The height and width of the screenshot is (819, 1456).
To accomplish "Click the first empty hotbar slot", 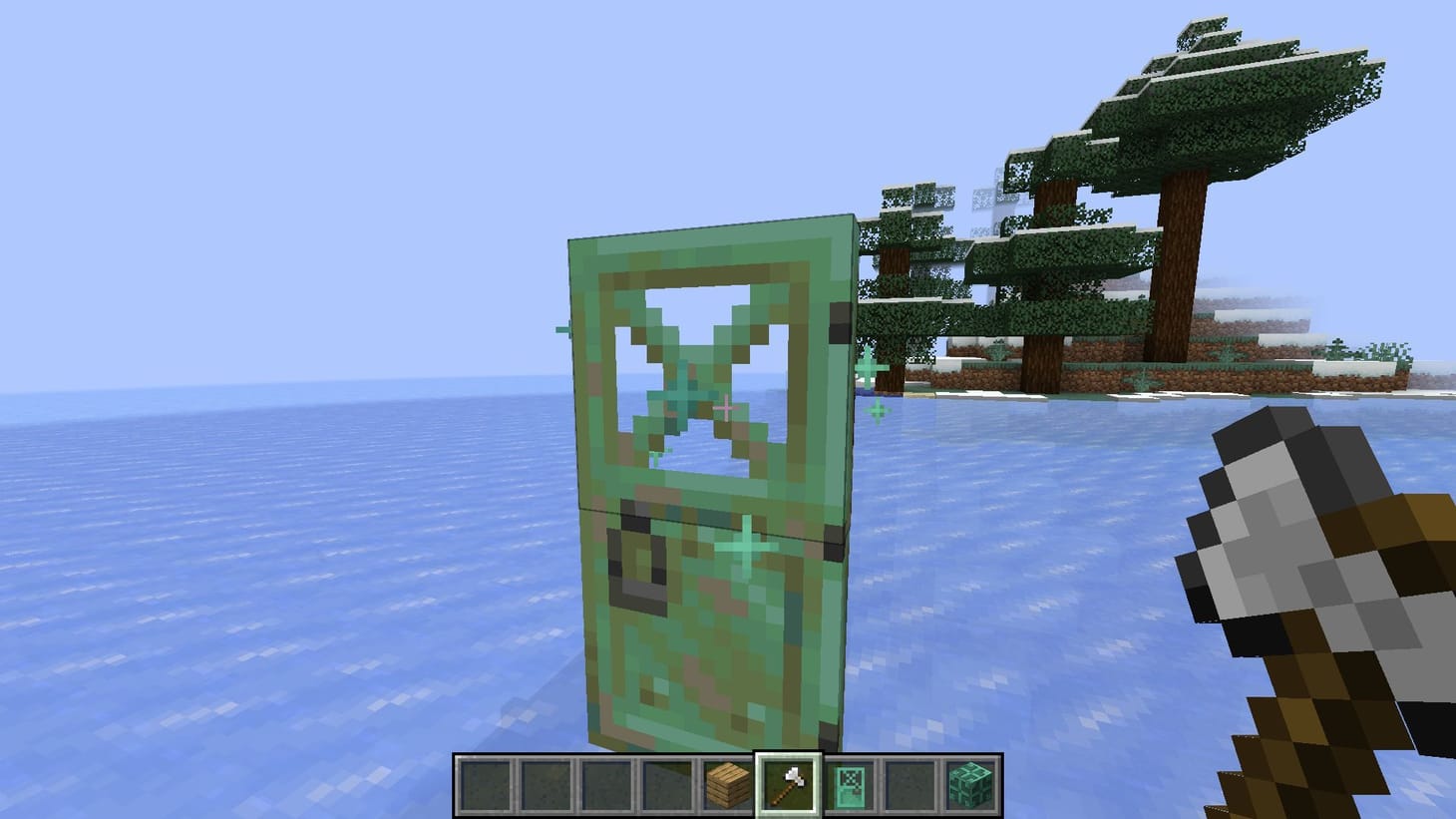I will pos(485,785).
